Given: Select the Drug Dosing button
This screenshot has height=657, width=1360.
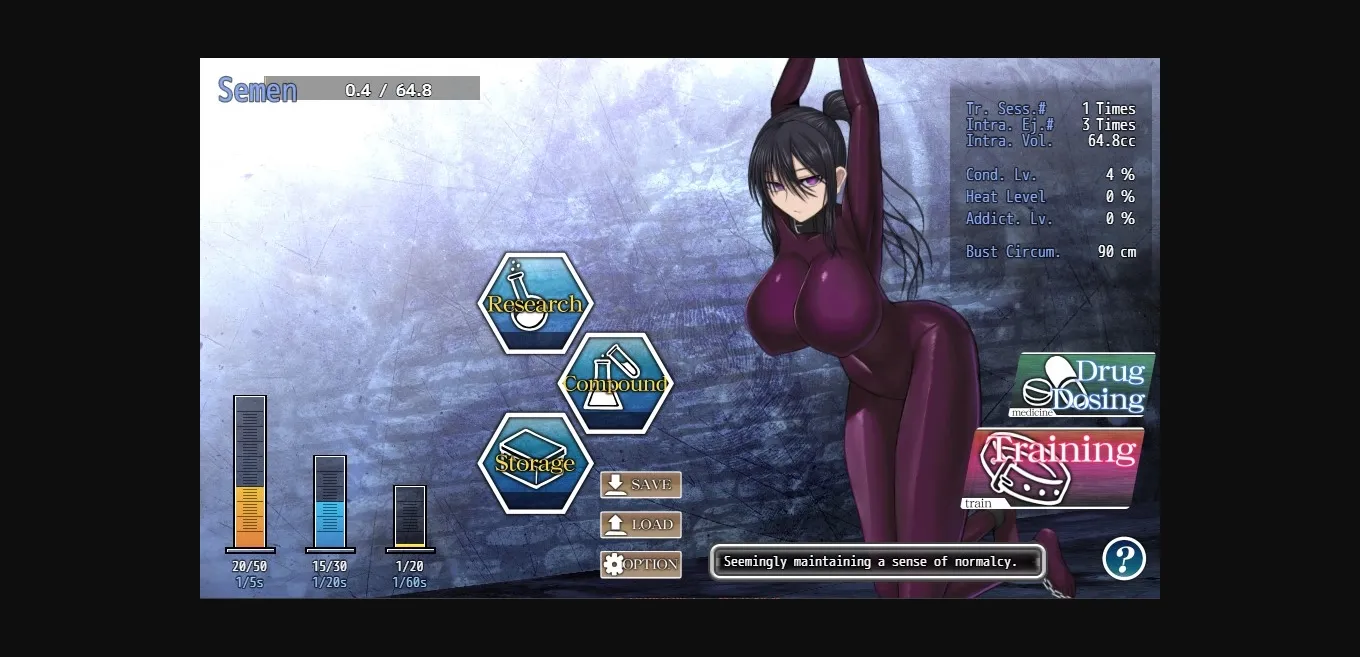Looking at the screenshot, I should point(1082,385).
